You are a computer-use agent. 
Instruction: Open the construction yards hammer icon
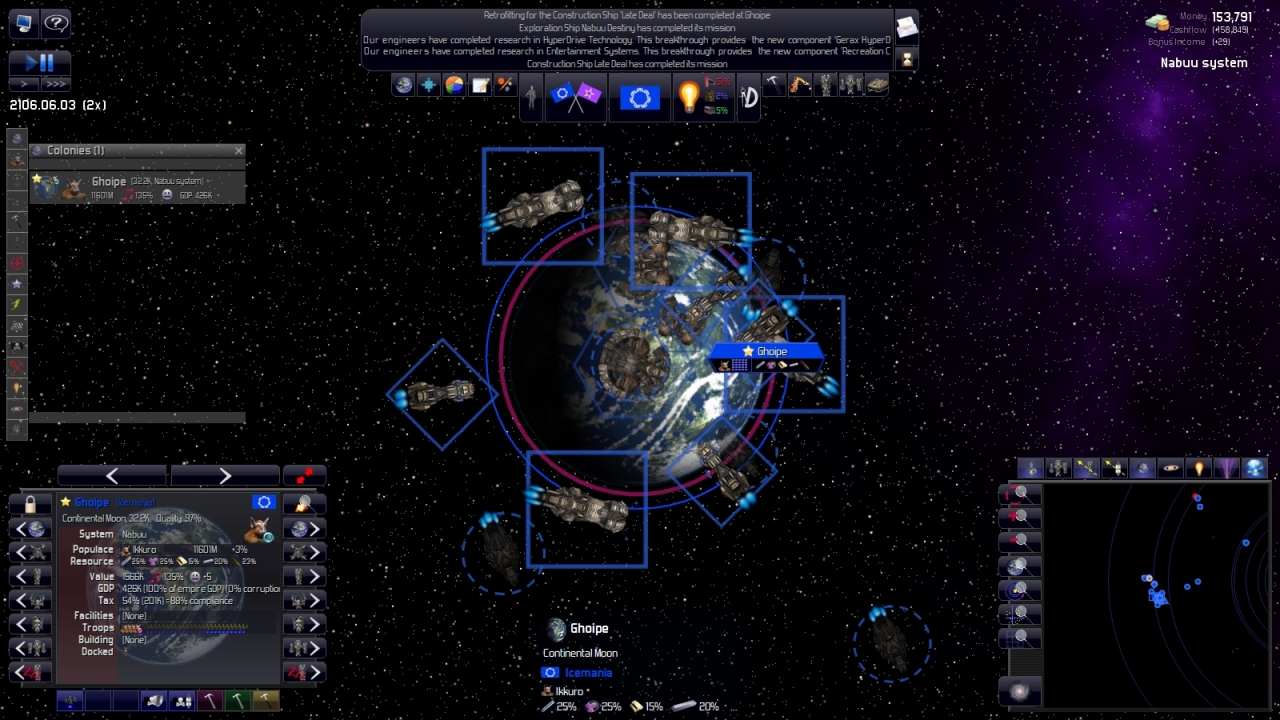pyautogui.click(x=774, y=86)
